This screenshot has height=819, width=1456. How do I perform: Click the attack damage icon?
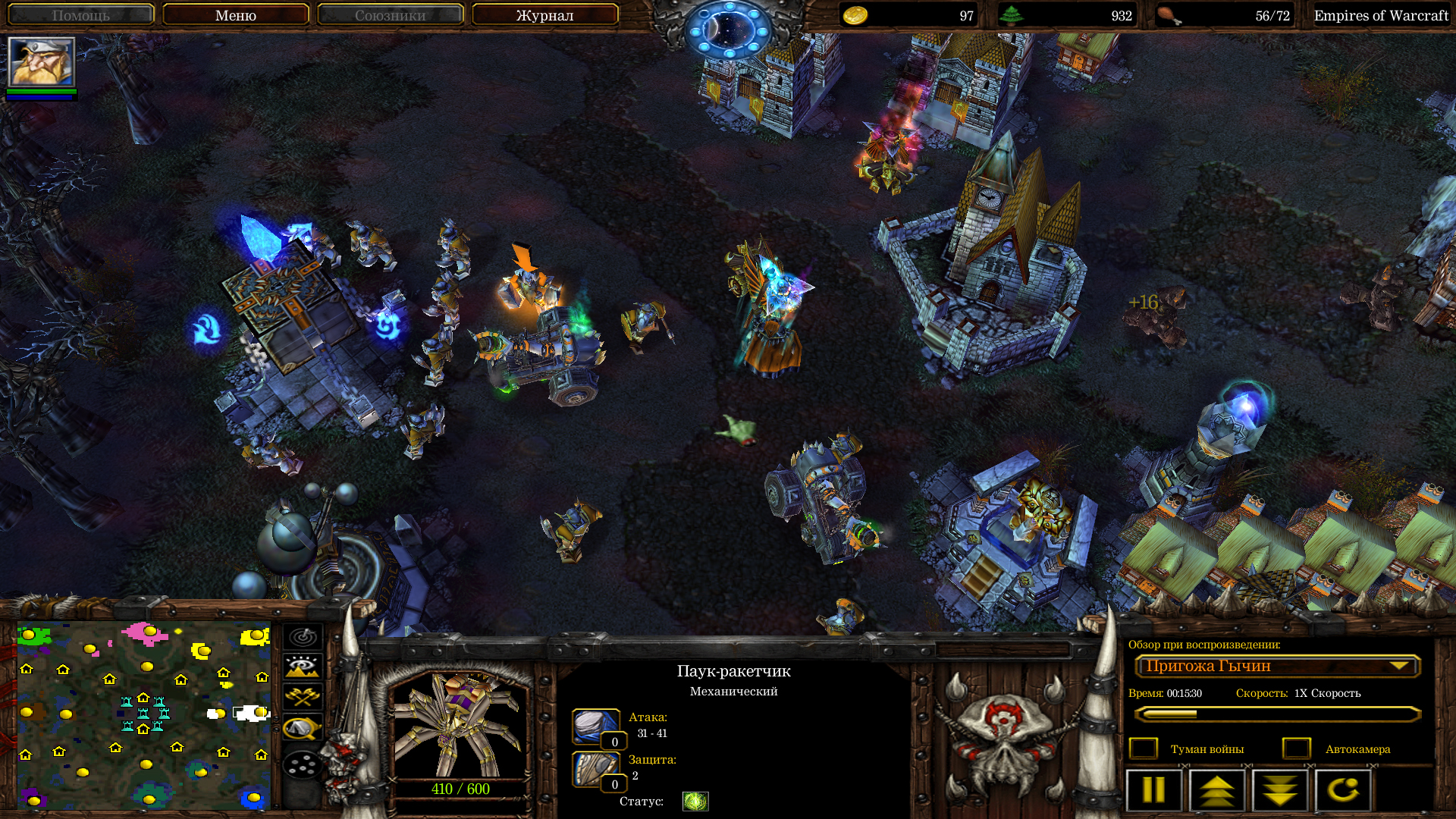click(595, 726)
